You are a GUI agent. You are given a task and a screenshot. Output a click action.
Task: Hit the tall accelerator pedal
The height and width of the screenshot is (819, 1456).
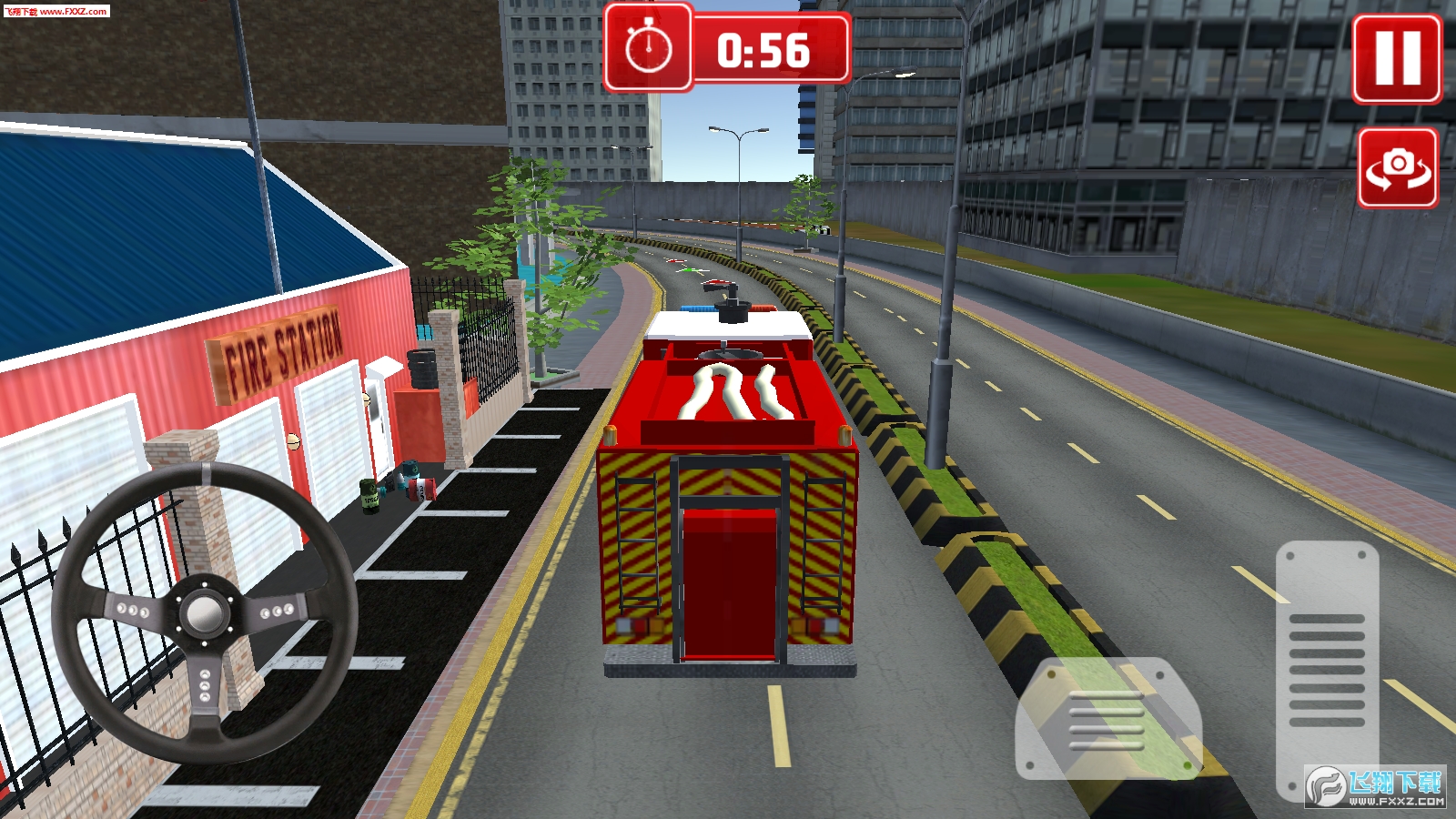(1327, 669)
